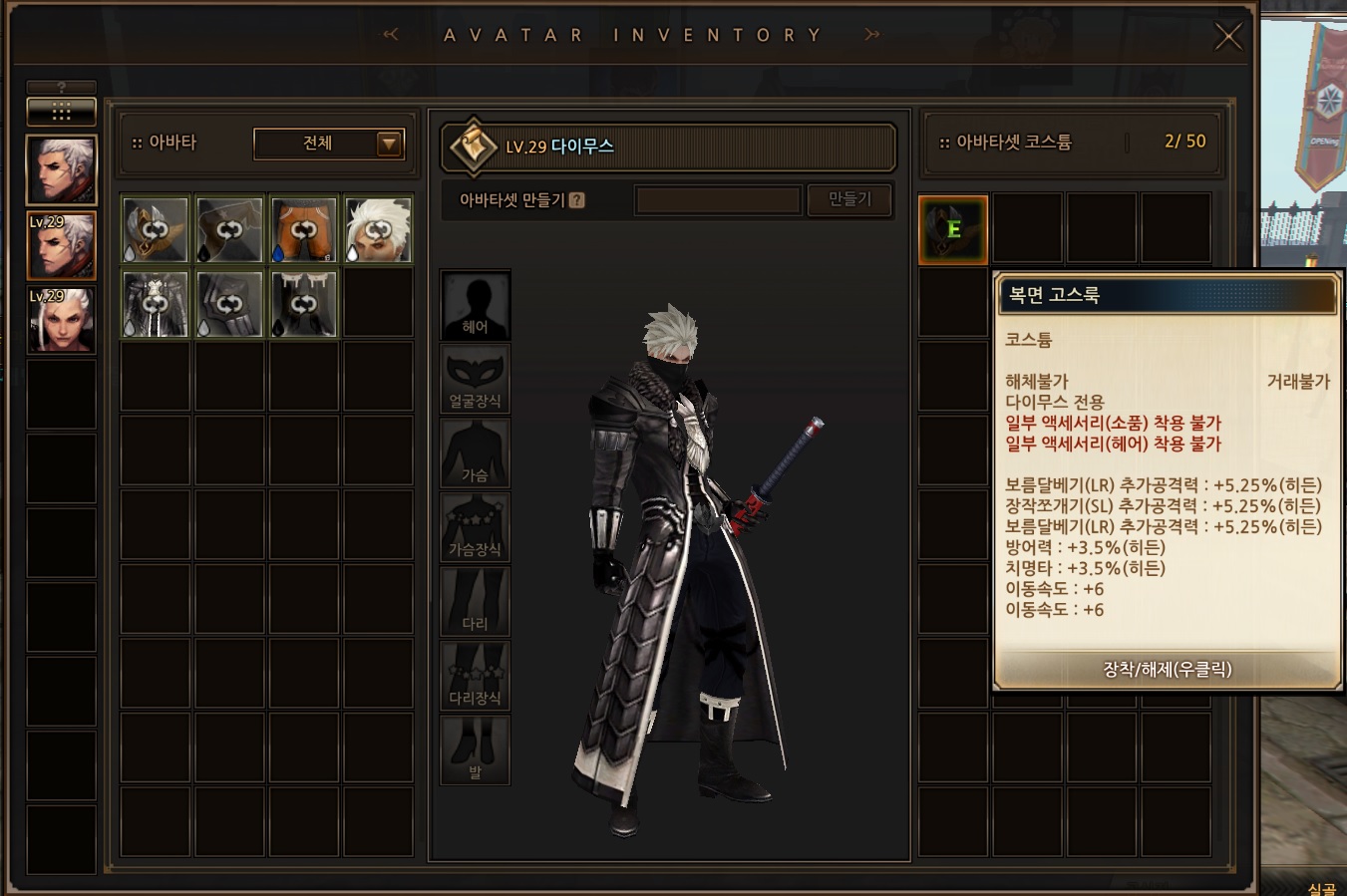
Task: Select the dark gauntlet avatar item
Action: (229, 304)
